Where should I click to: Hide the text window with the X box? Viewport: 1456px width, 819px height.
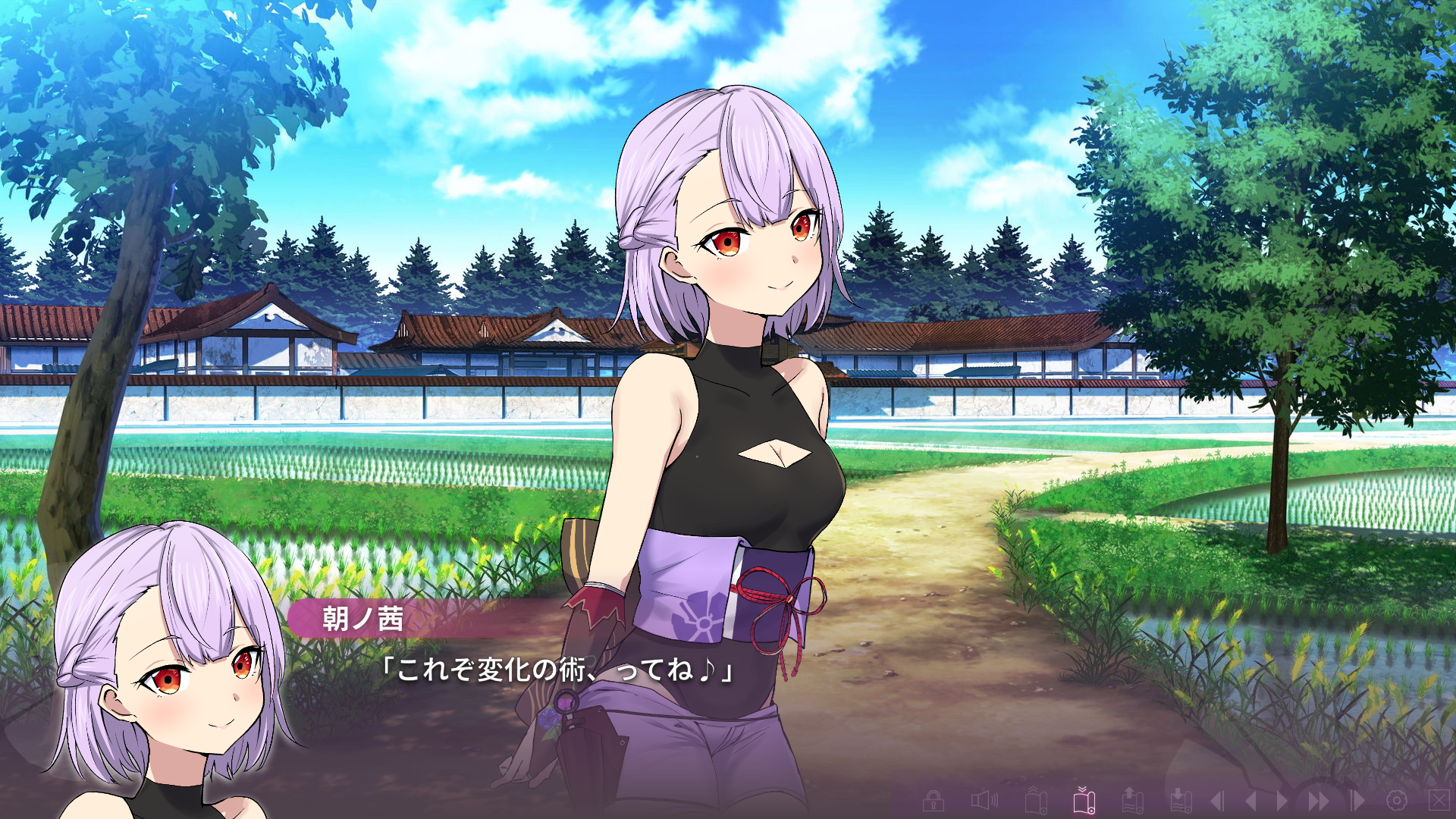tap(1439, 799)
